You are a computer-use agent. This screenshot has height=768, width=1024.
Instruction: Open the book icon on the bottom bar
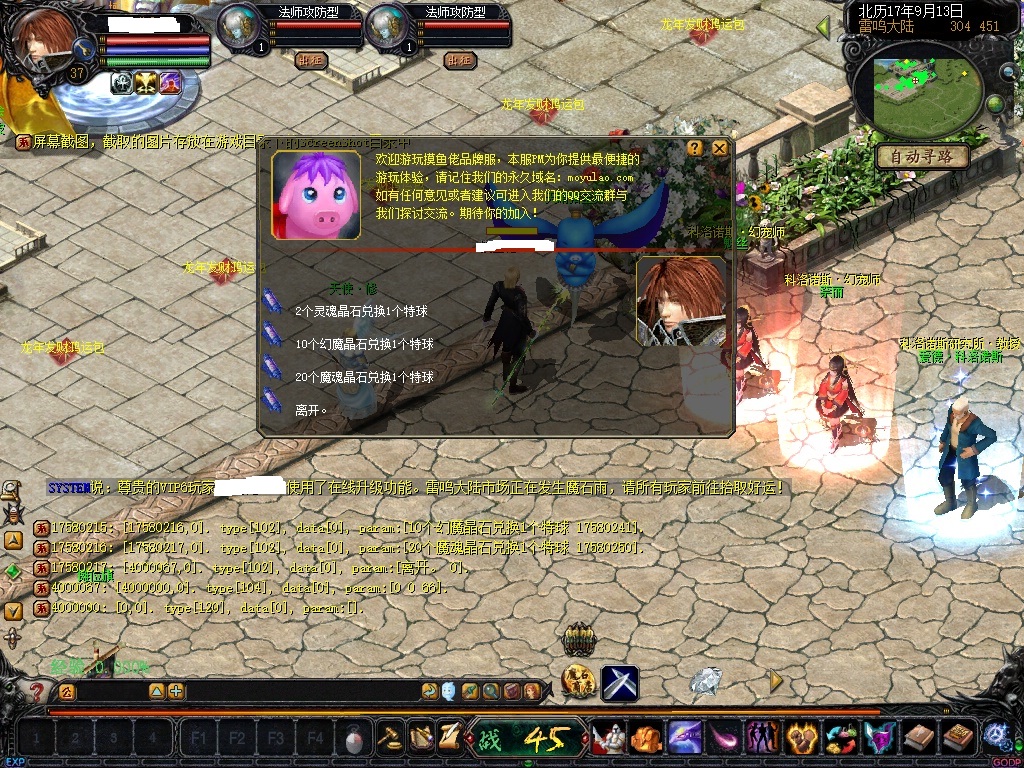(919, 738)
